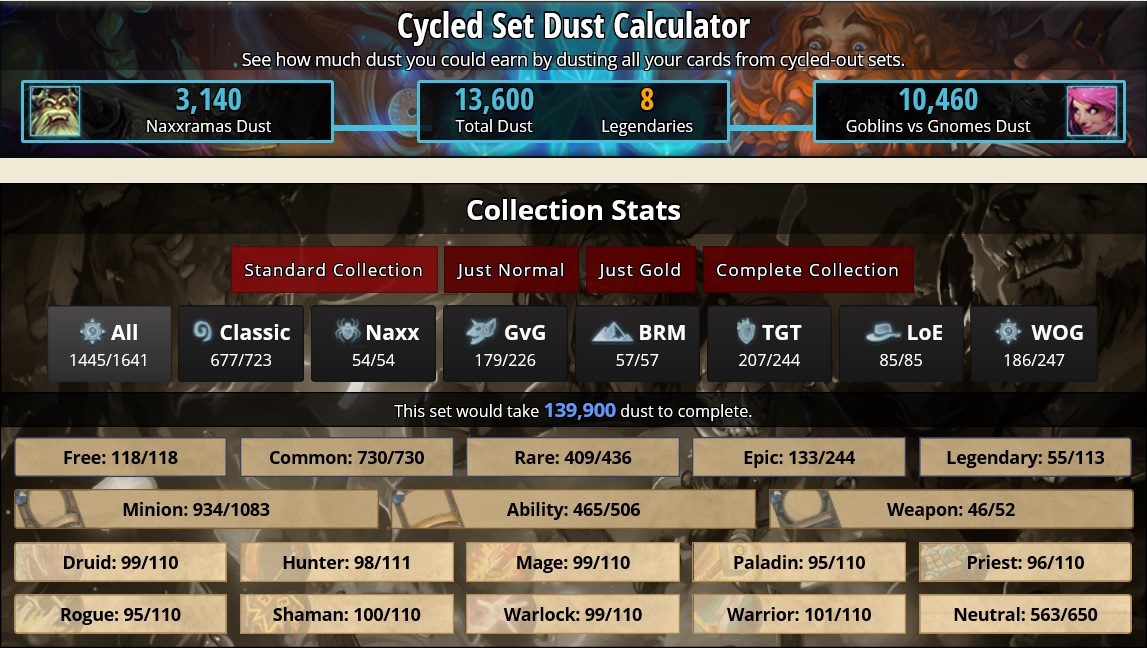The height and width of the screenshot is (648, 1147).
Task: Select the All sets tab
Action: [109, 344]
